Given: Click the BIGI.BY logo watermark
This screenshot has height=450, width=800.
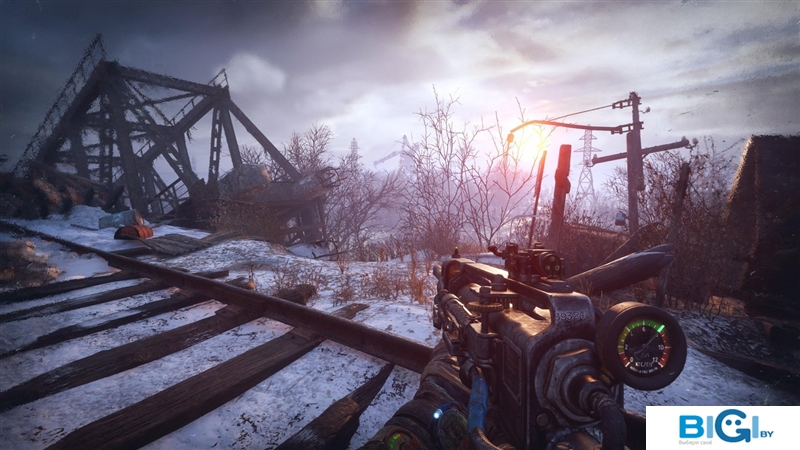Looking at the screenshot, I should pos(722,428).
